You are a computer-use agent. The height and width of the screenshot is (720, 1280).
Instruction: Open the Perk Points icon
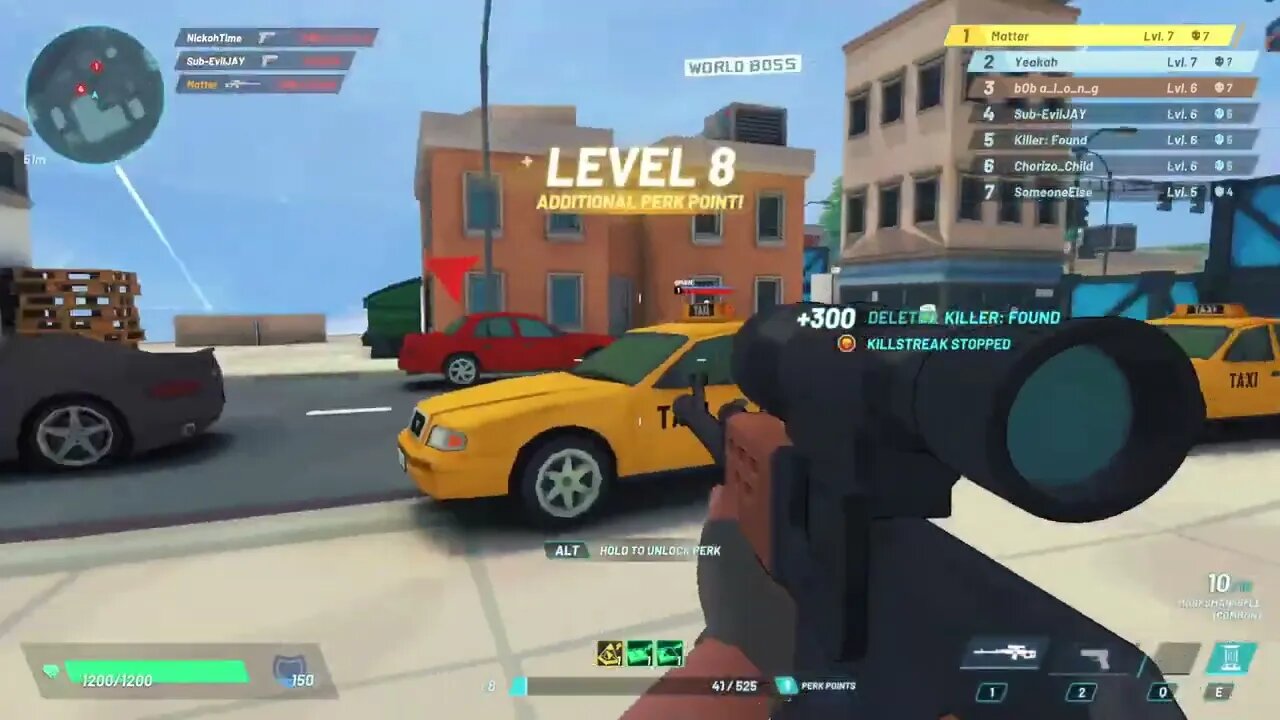point(787,686)
